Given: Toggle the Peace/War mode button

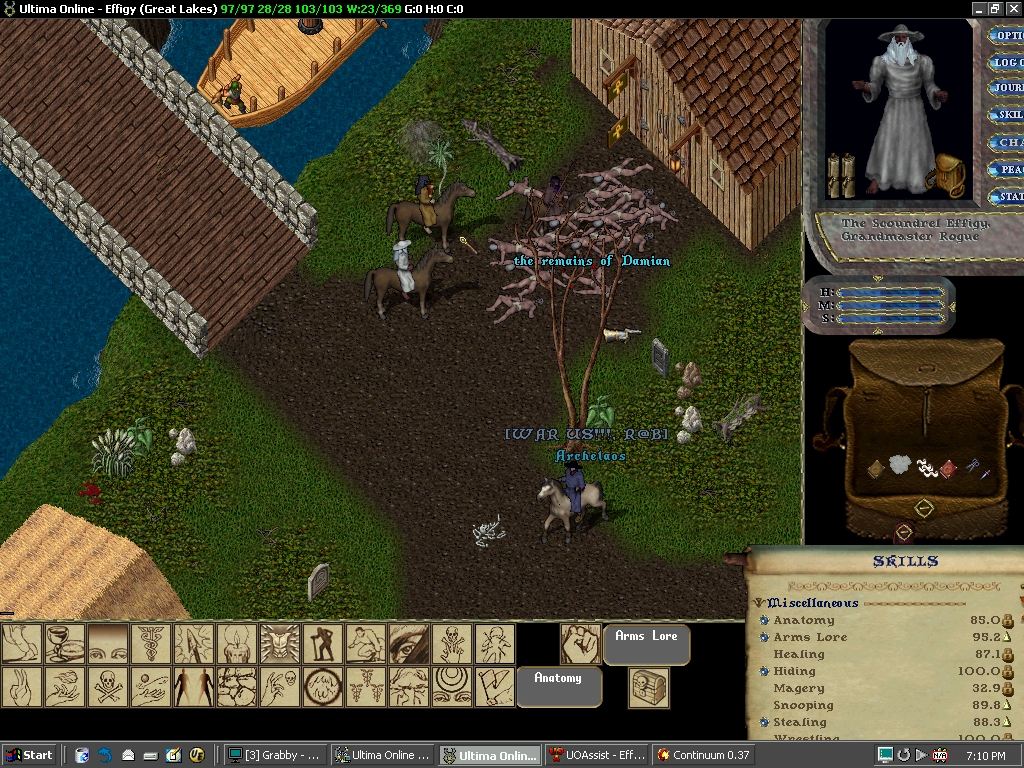Looking at the screenshot, I should tap(1006, 170).
